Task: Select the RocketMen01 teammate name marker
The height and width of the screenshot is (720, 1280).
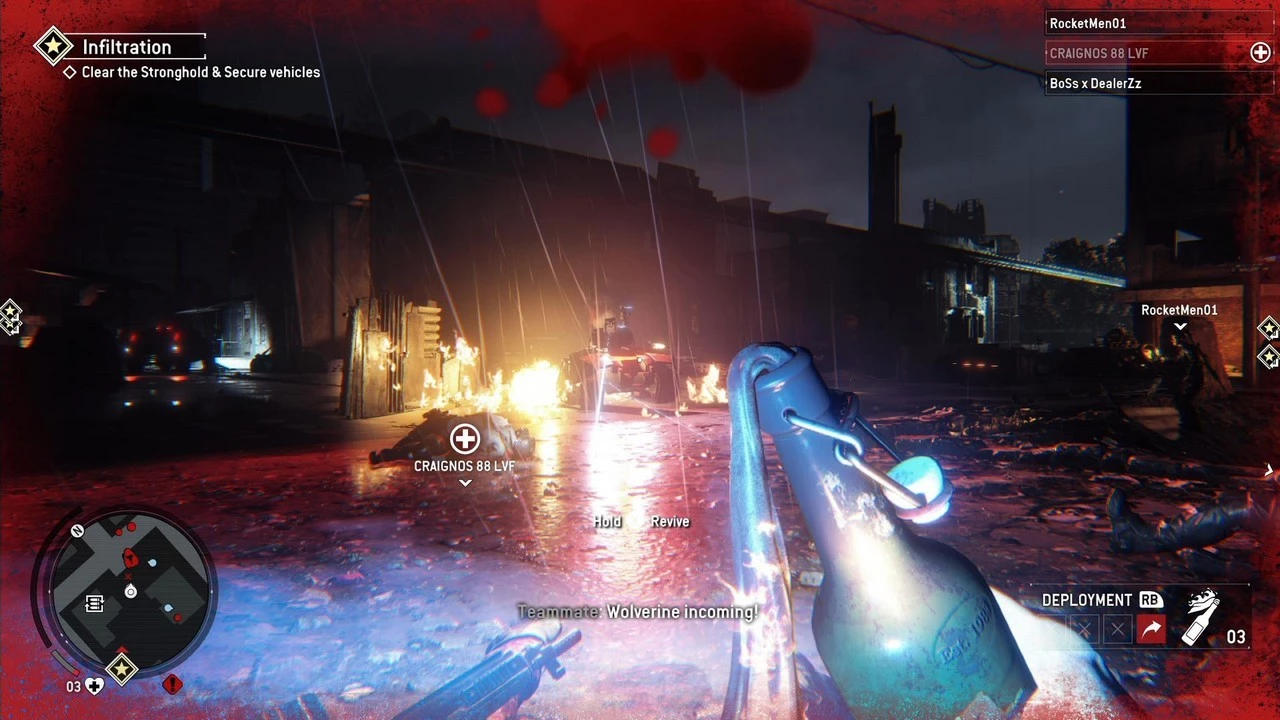Action: [x=1179, y=310]
